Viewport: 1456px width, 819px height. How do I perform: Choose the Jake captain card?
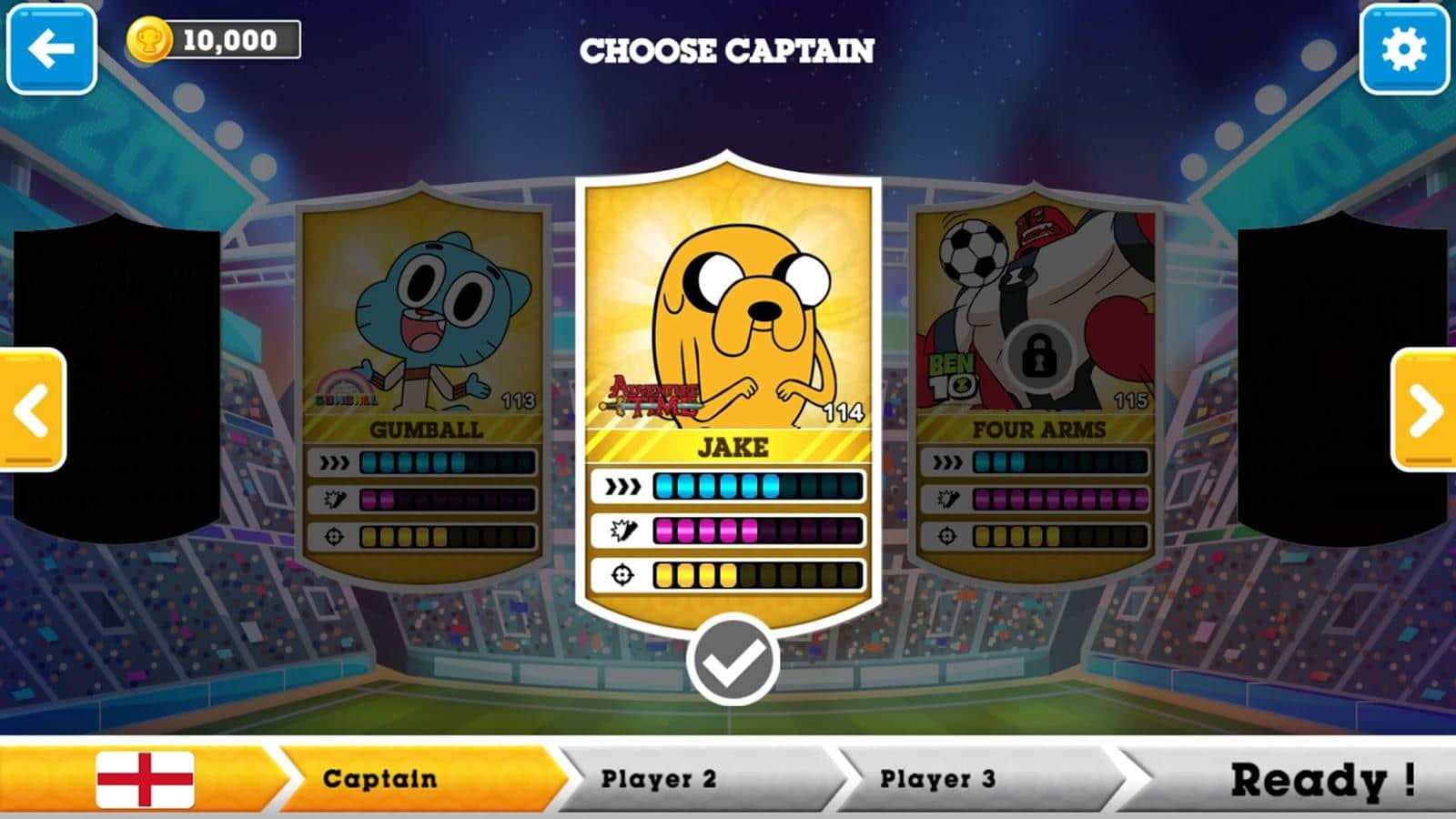[729, 382]
